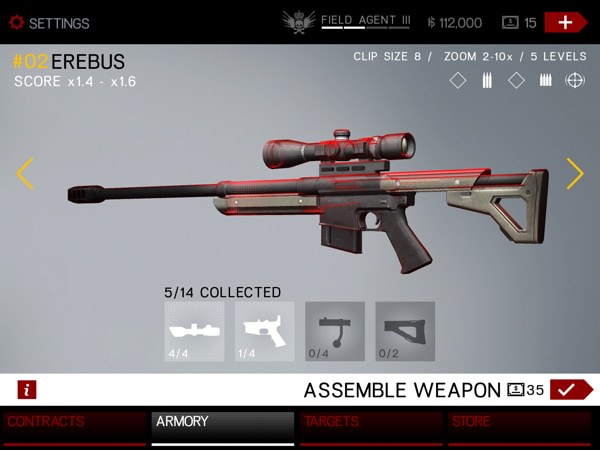Switch to the Store tab
This screenshot has width=600, height=450.
click(520, 427)
